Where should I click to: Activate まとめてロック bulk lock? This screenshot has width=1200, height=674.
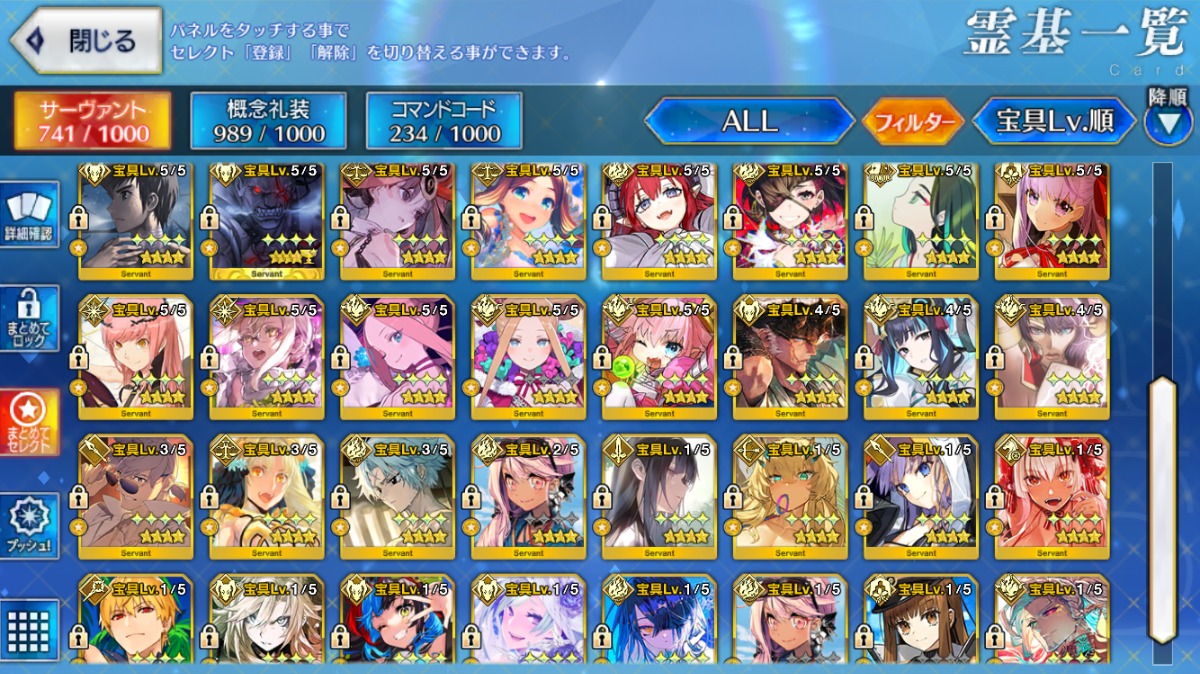point(29,319)
